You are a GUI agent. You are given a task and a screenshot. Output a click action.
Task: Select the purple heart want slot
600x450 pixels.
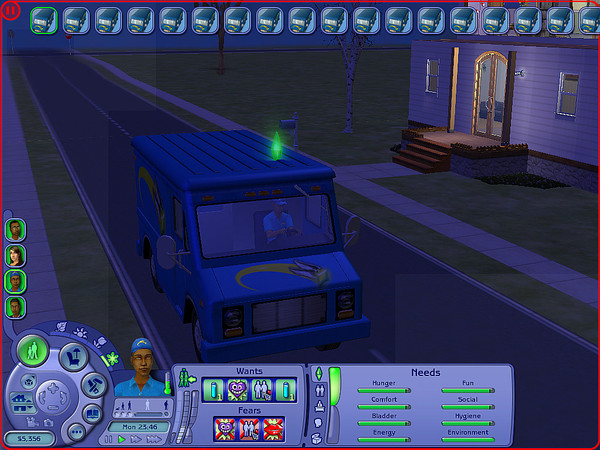238,391
